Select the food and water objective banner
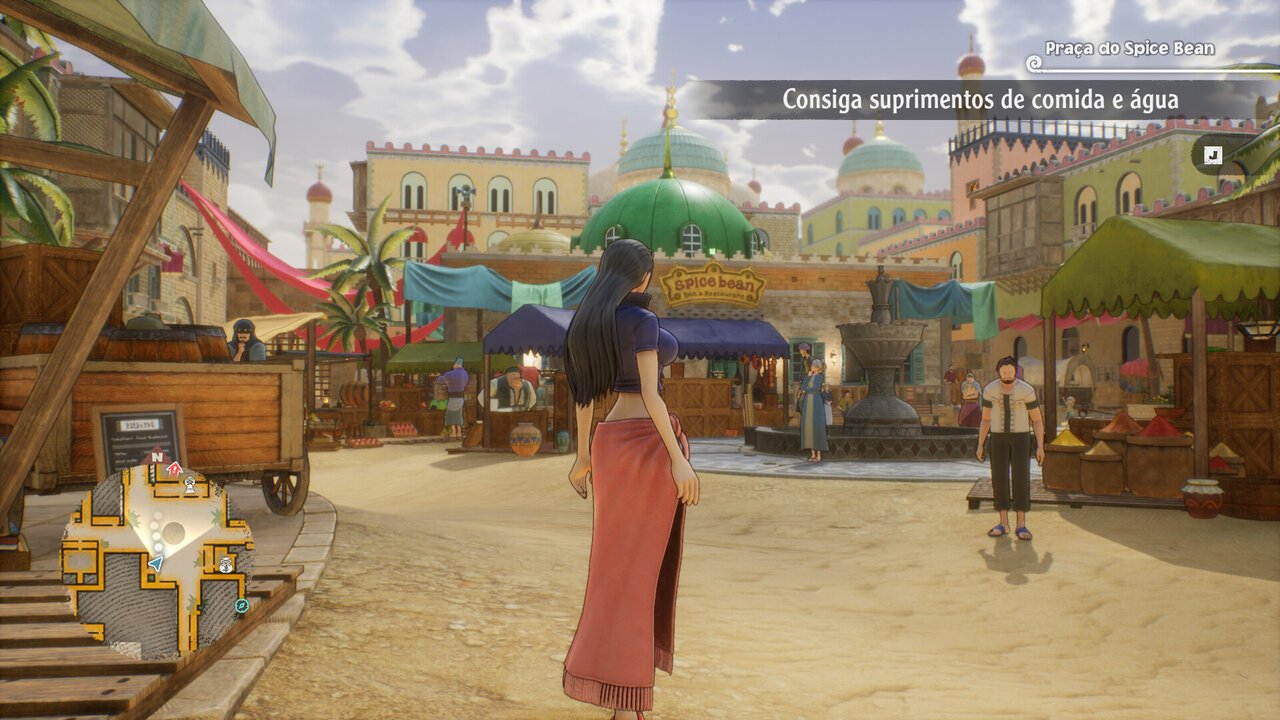This screenshot has height=720, width=1280. coord(980,100)
